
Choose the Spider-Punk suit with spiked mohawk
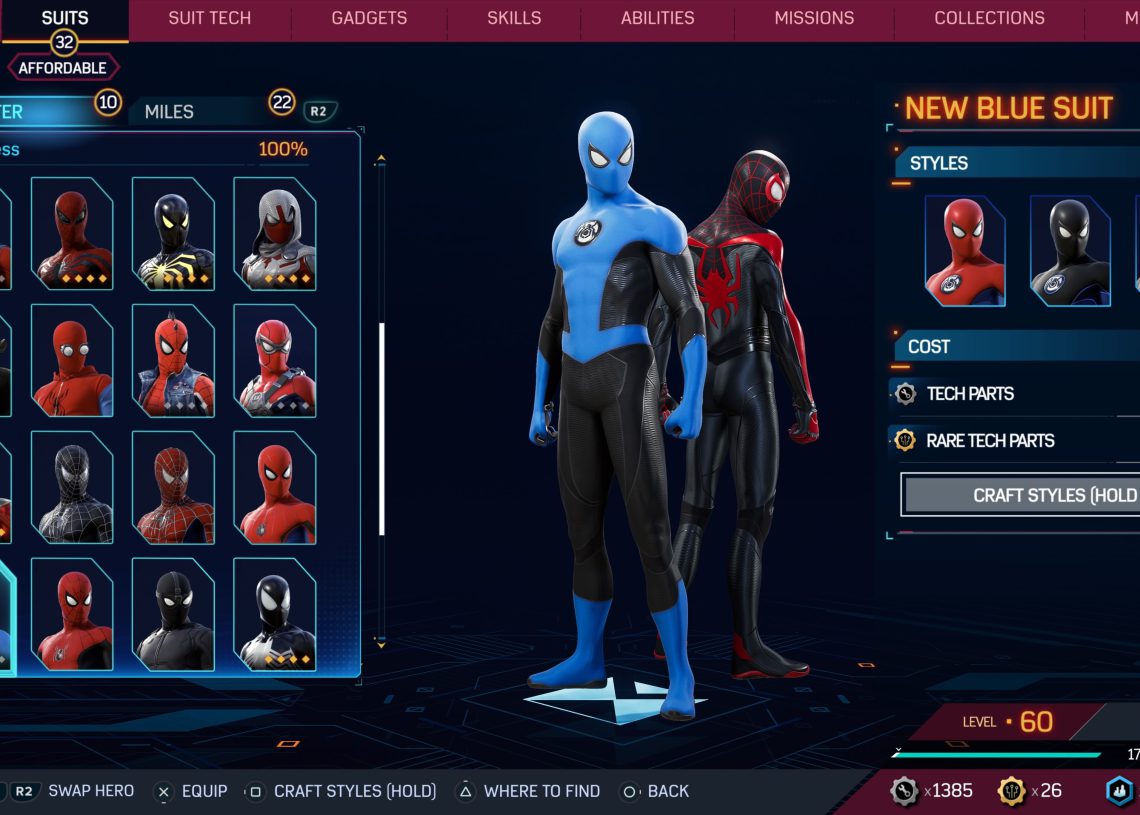click(173, 361)
